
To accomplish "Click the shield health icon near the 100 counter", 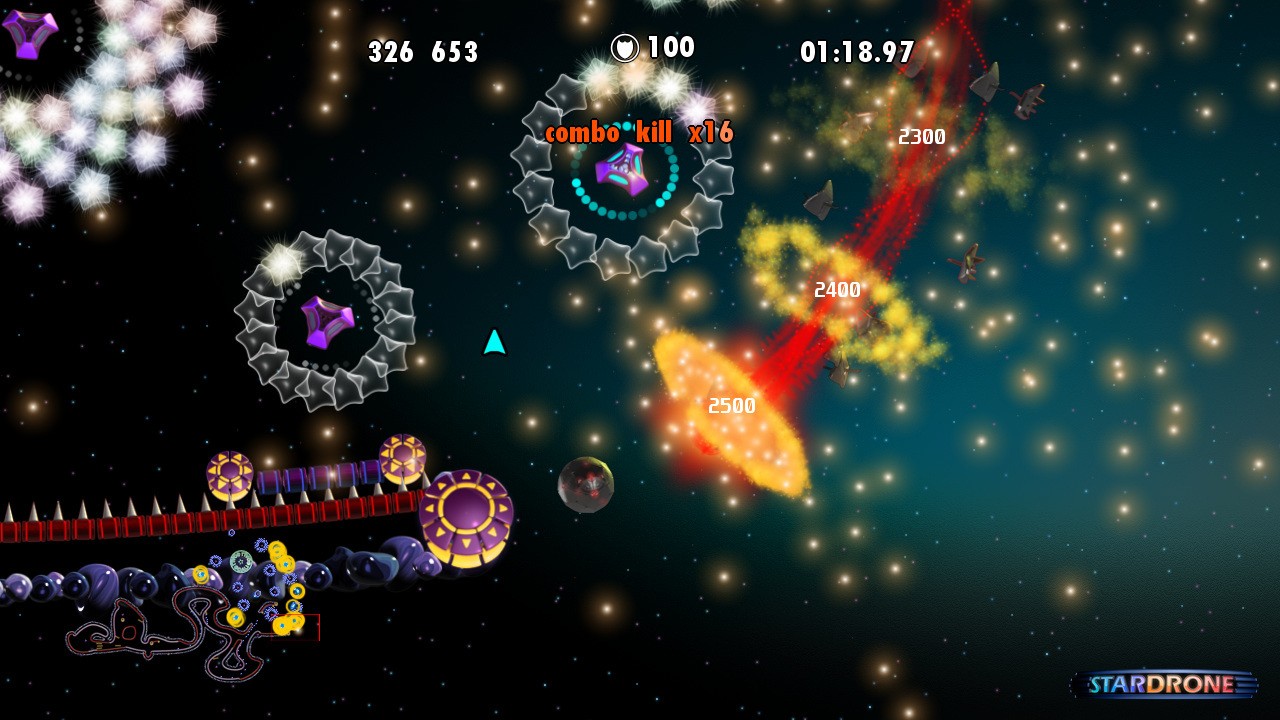I will coord(625,46).
